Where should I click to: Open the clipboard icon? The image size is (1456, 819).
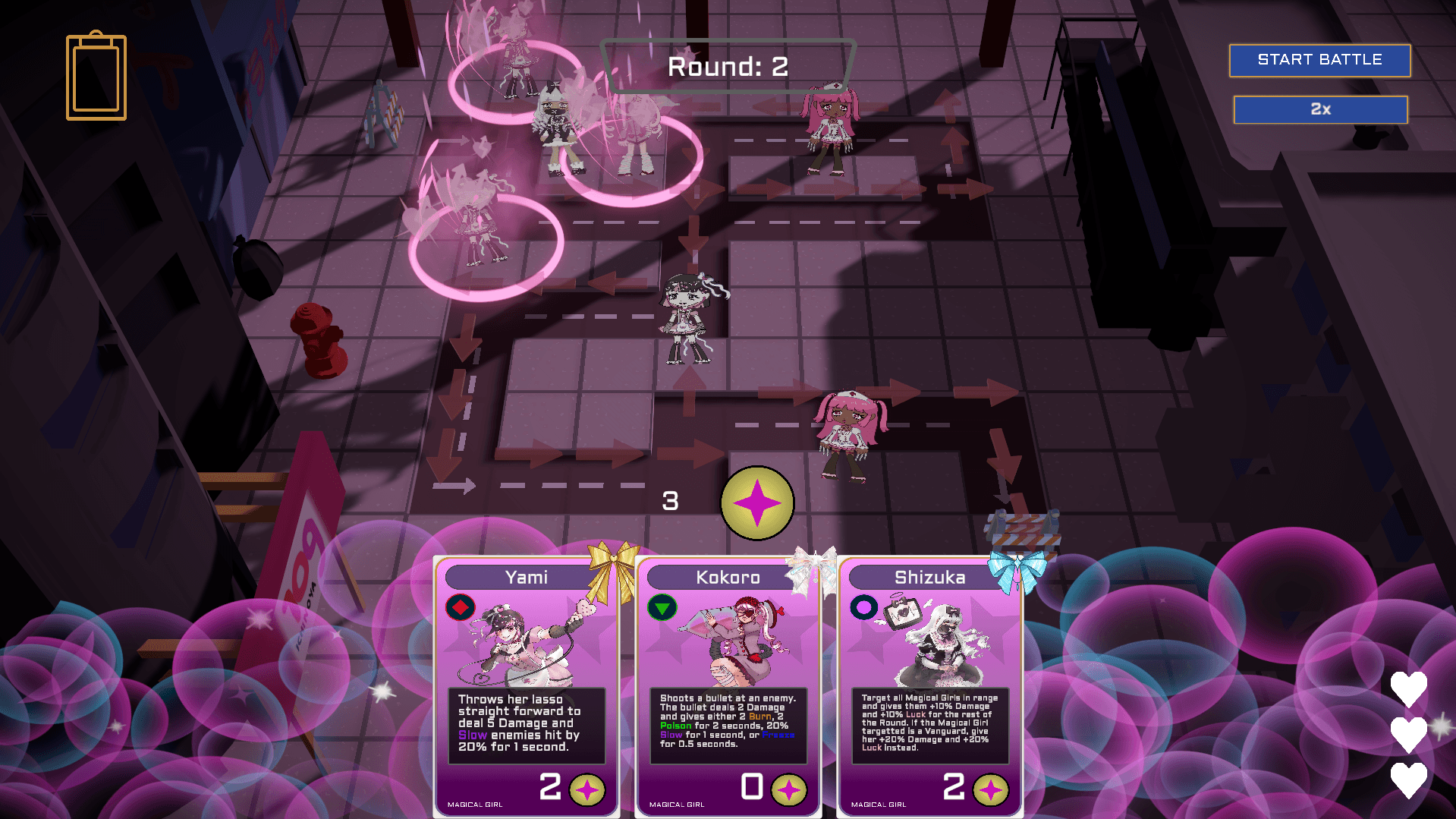(x=96, y=77)
